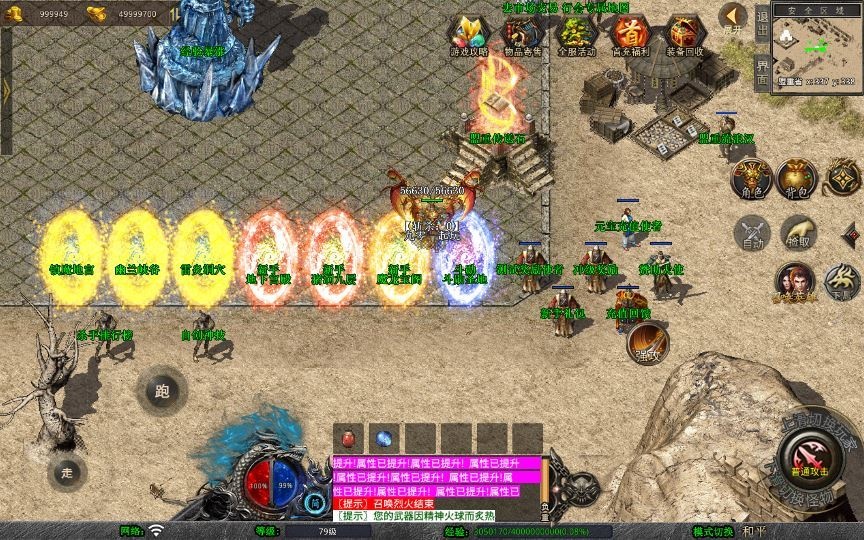
Task: Use the 普通攻击 normal attack button
Action: [x=811, y=462]
